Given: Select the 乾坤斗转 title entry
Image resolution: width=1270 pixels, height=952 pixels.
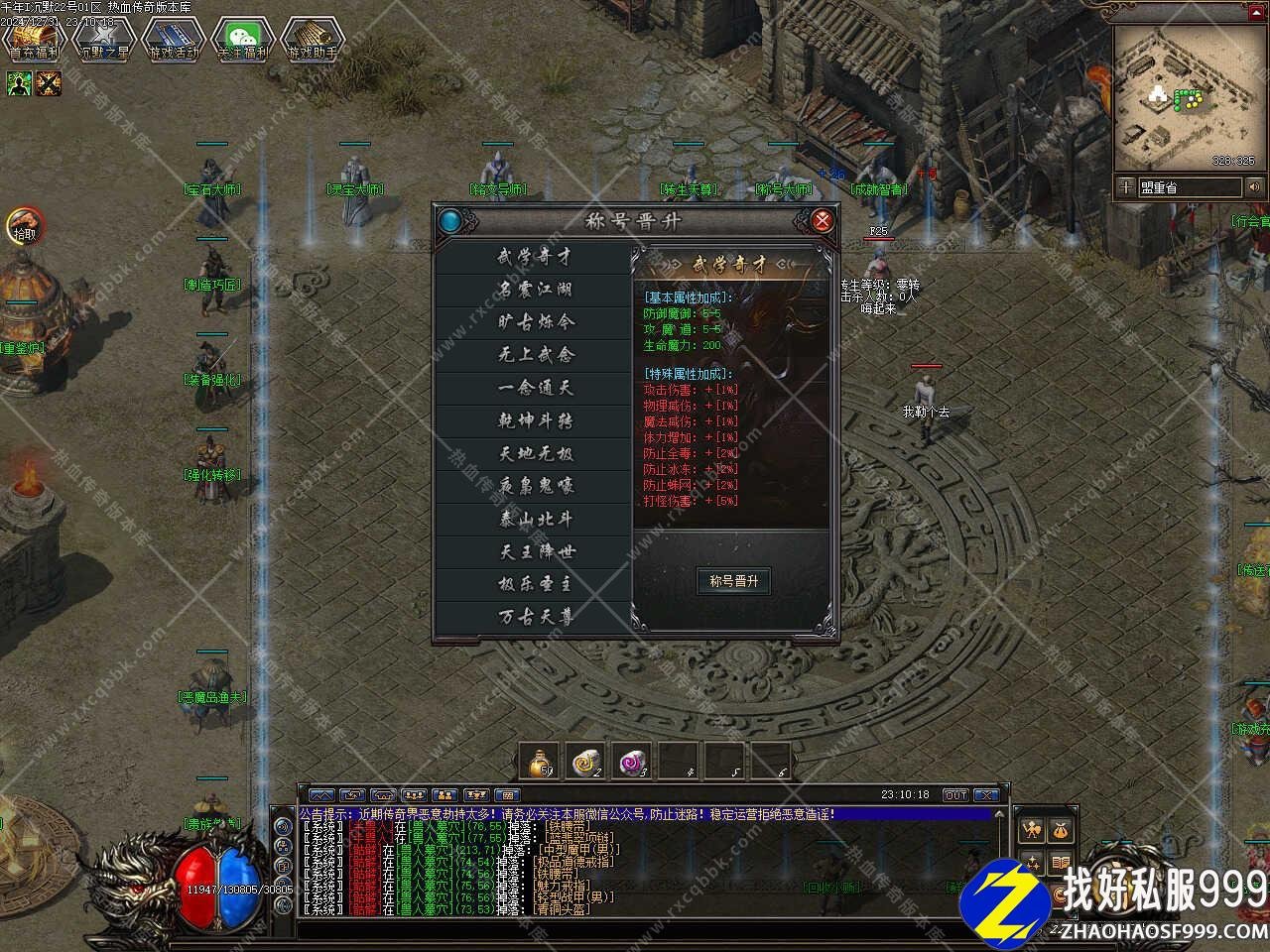Looking at the screenshot, I should click(535, 420).
